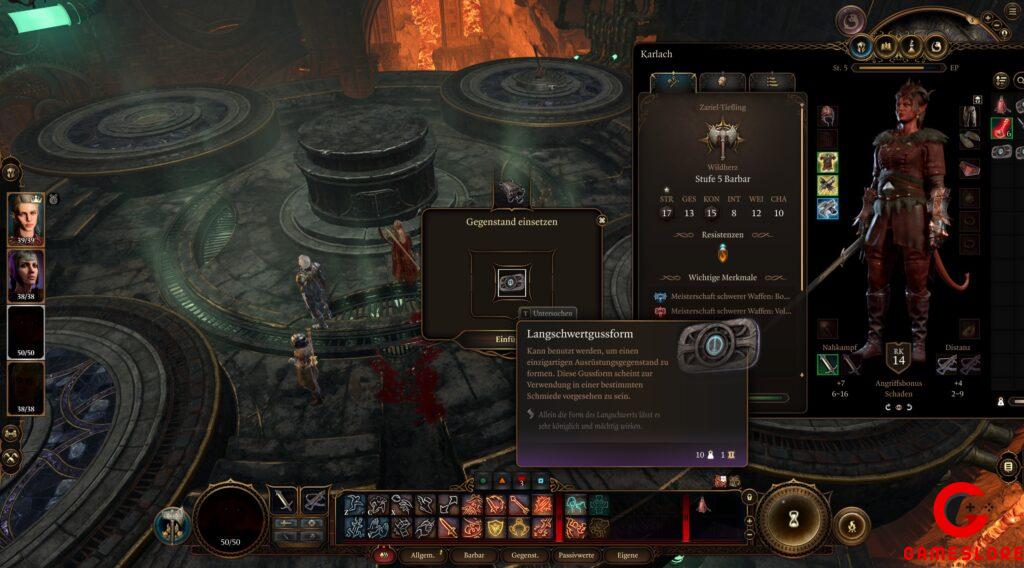Click the green armor proficiency icon

pos(827,162)
